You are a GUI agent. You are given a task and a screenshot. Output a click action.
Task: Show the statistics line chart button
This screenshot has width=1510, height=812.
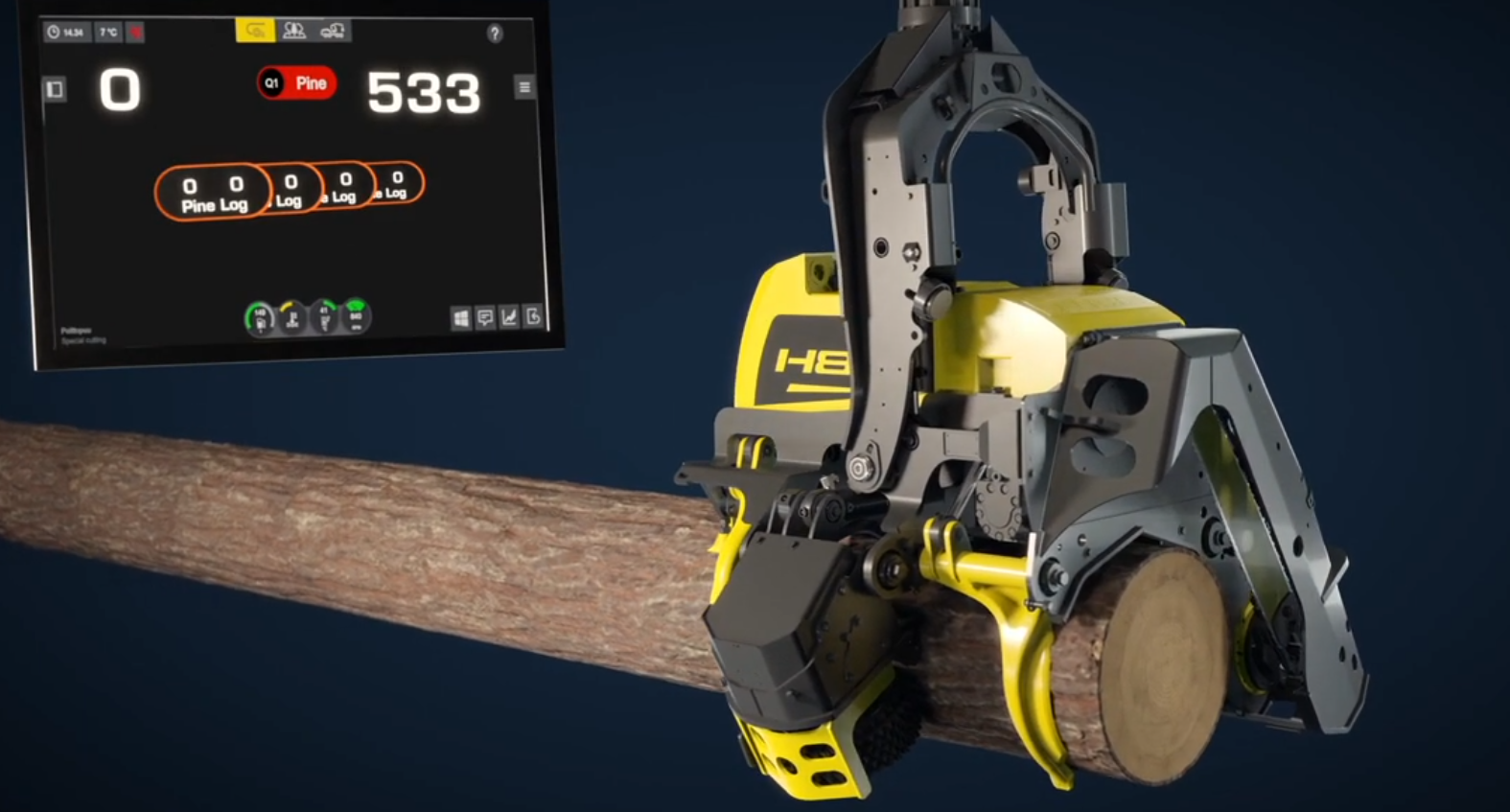point(509,317)
